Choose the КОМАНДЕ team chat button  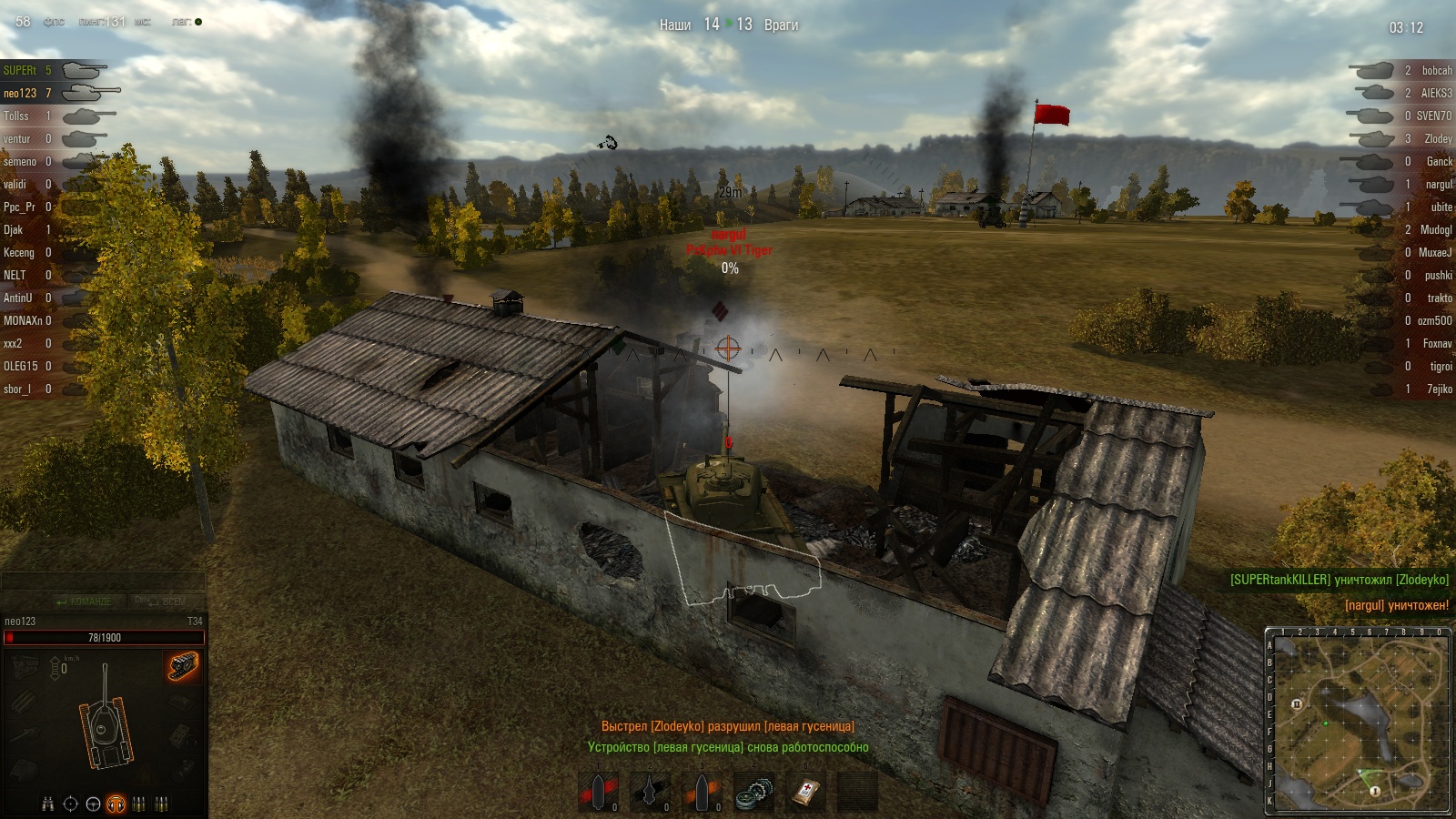(x=84, y=602)
